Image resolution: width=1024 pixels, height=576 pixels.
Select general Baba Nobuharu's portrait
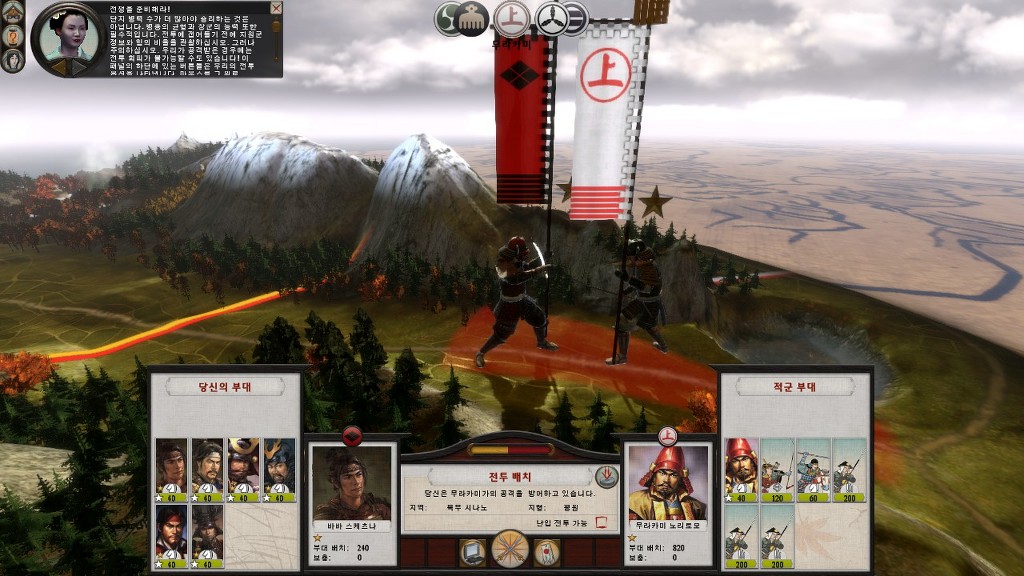[x=352, y=483]
